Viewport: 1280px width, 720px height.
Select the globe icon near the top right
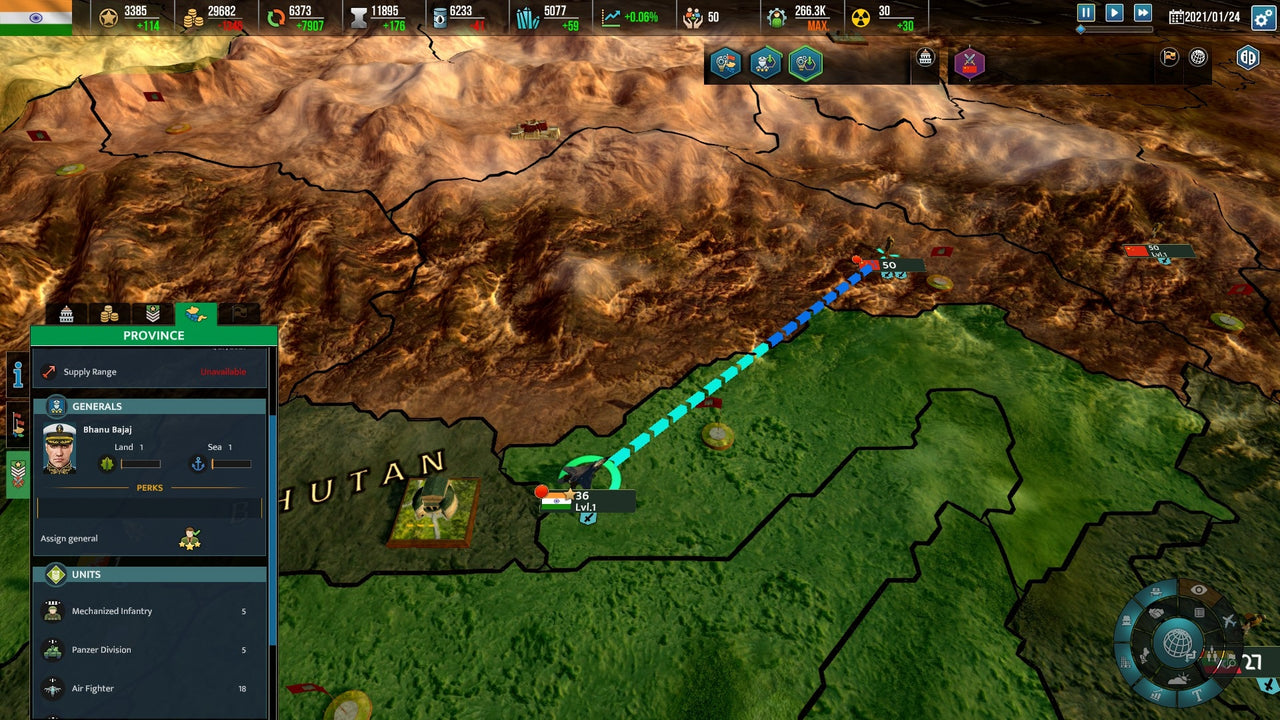(1197, 57)
